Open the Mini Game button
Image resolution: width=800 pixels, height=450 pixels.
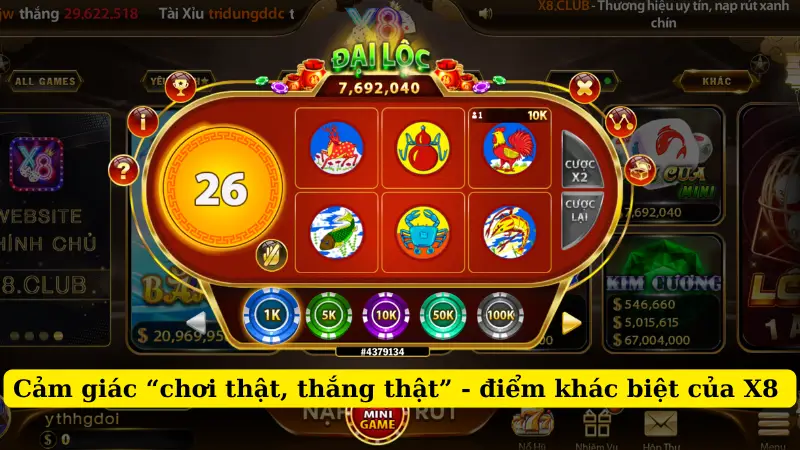point(375,421)
